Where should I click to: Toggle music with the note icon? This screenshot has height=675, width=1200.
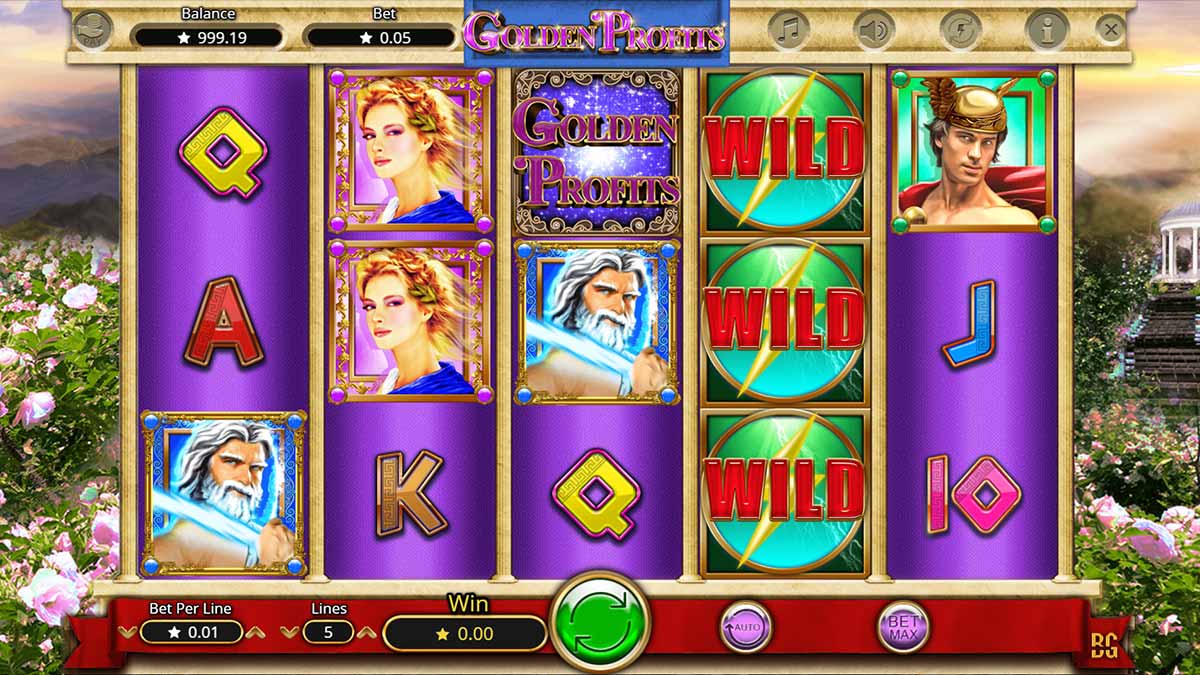(789, 30)
